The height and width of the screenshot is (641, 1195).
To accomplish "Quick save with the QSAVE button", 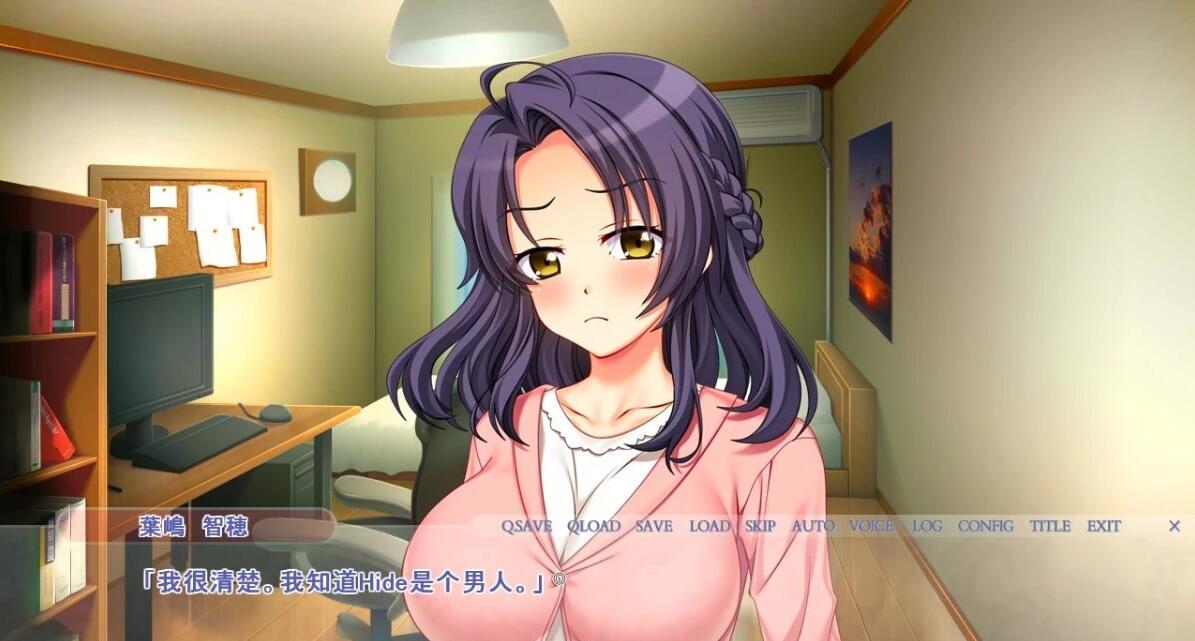I will click(x=526, y=526).
